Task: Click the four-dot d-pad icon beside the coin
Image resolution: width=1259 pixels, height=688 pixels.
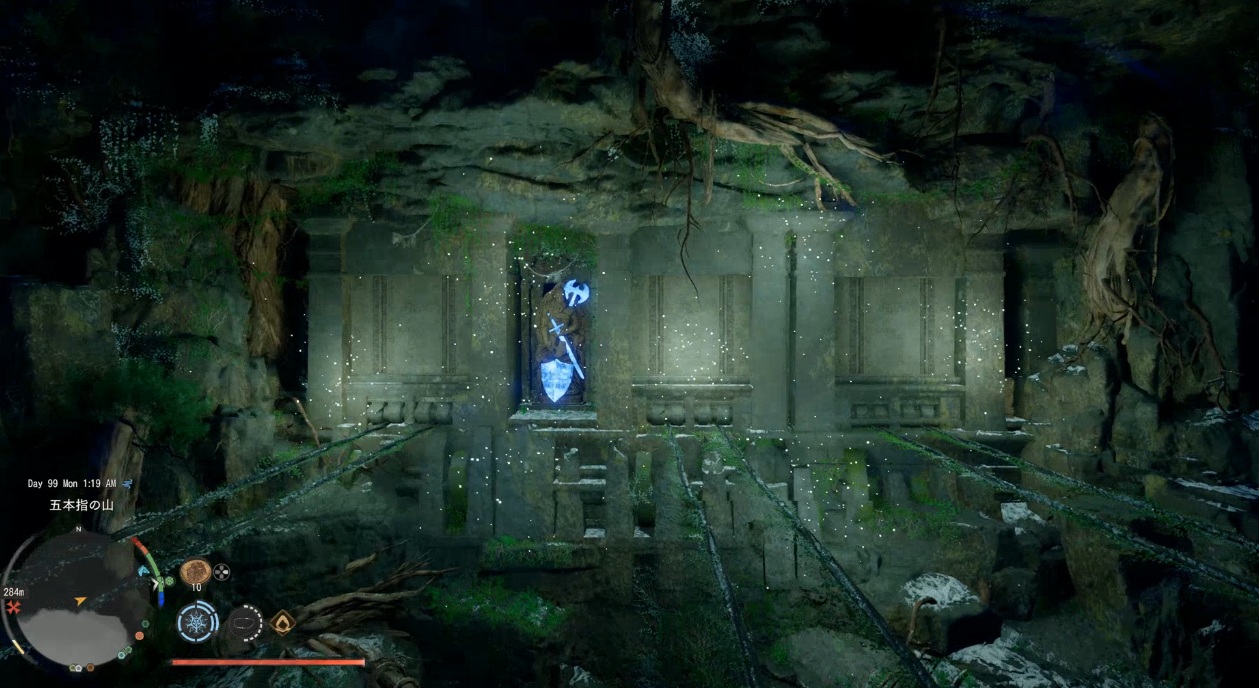Action: 221,572
